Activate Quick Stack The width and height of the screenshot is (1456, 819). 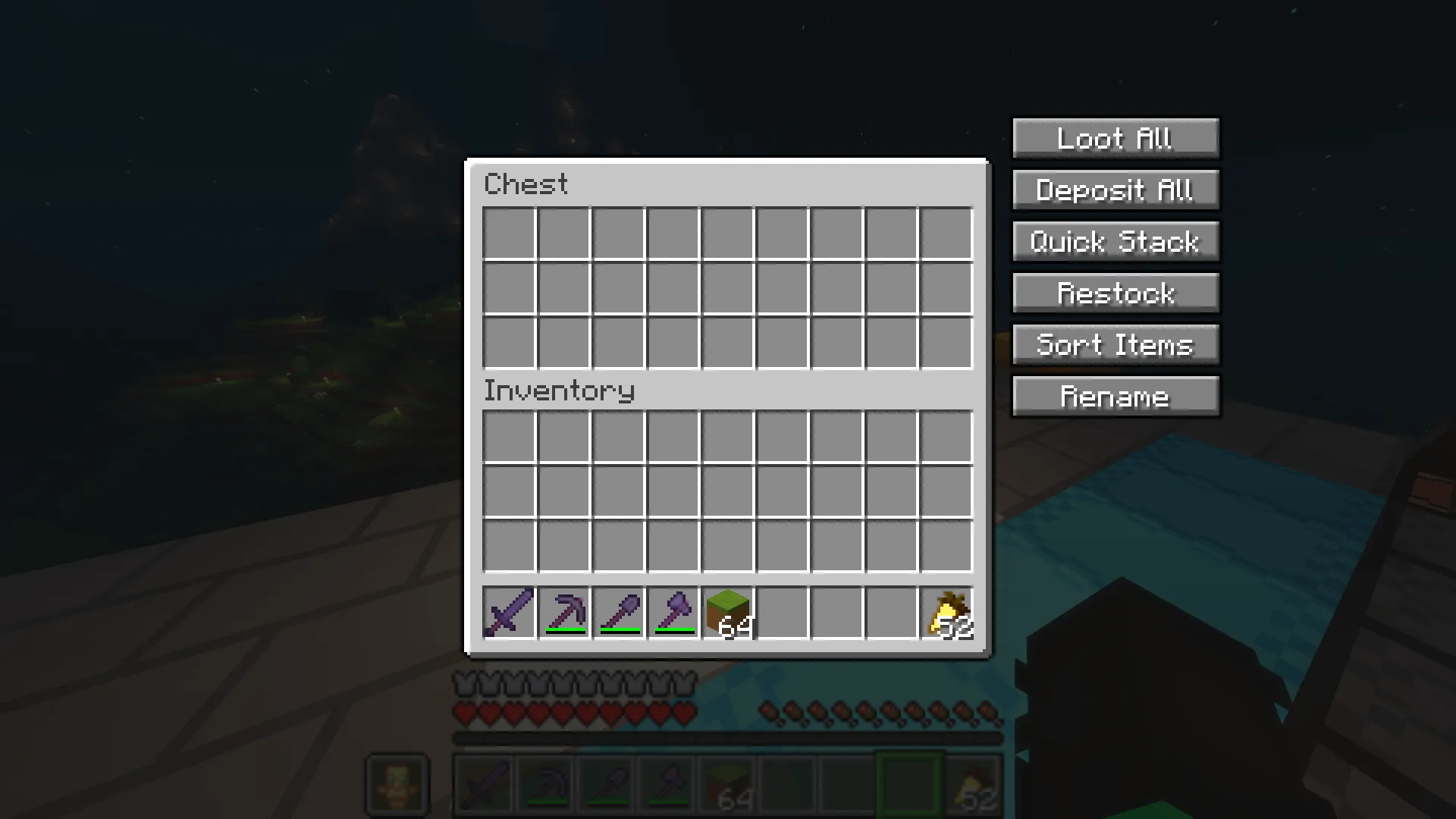click(x=1115, y=241)
